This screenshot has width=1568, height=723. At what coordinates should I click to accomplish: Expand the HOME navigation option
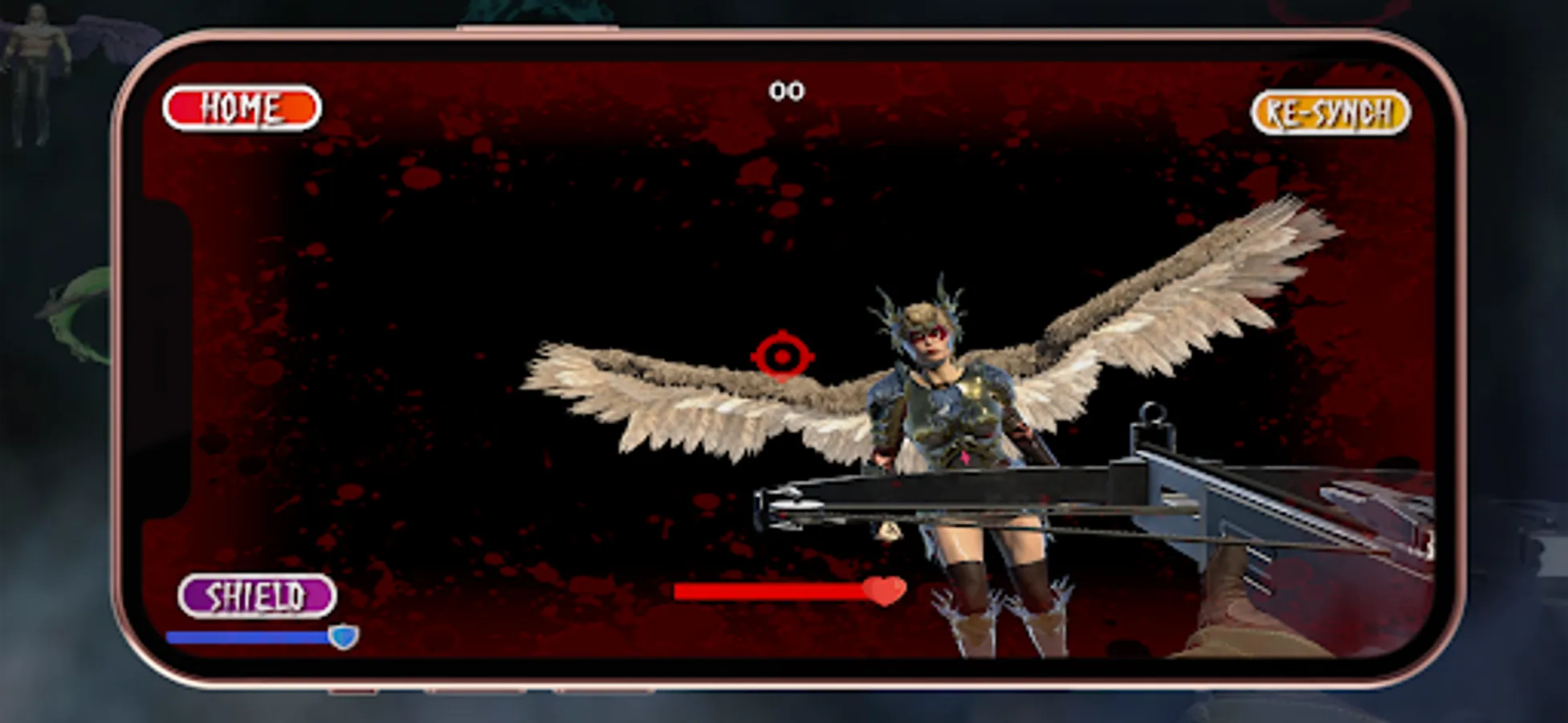(241, 105)
